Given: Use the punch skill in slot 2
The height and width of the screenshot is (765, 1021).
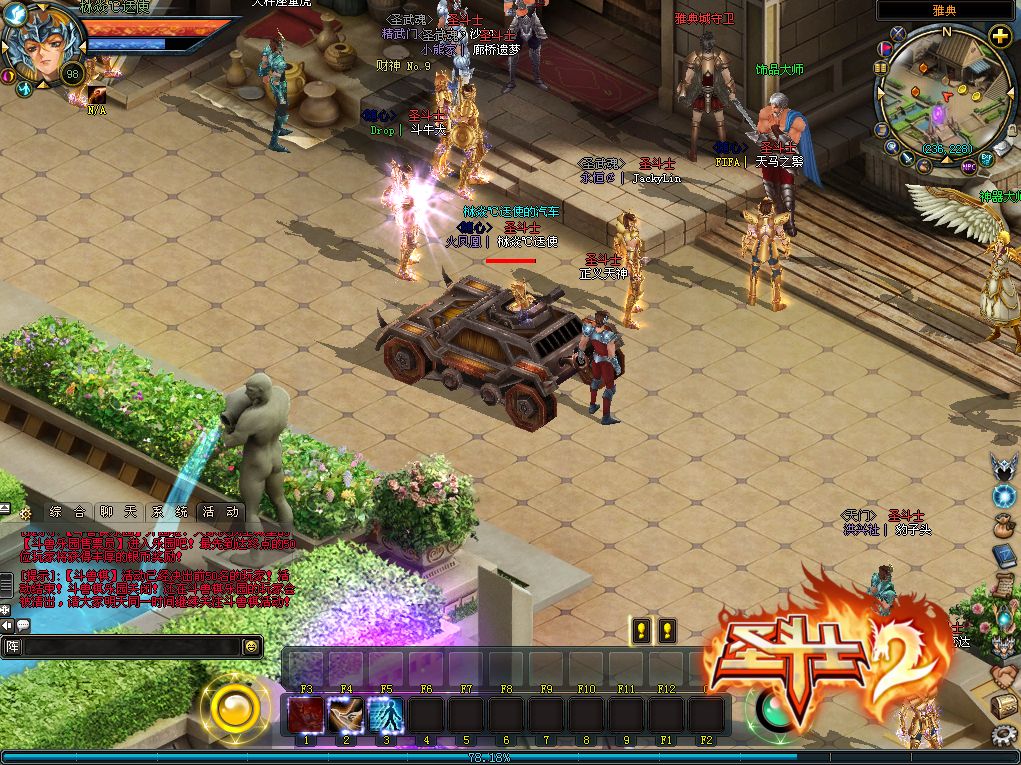Looking at the screenshot, I should click(x=346, y=715).
